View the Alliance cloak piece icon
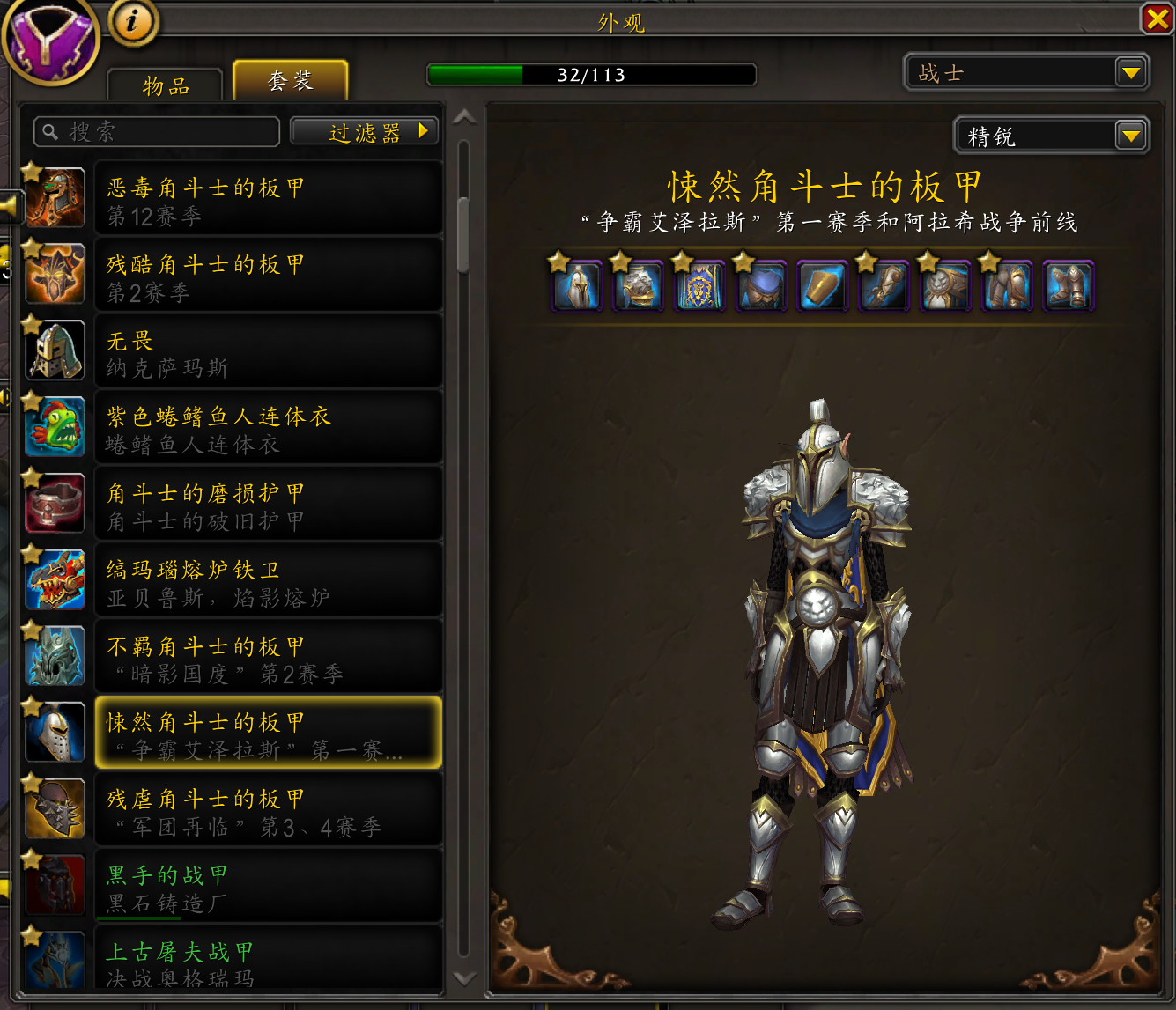Screen dimensions: 1176x1010 699,285
